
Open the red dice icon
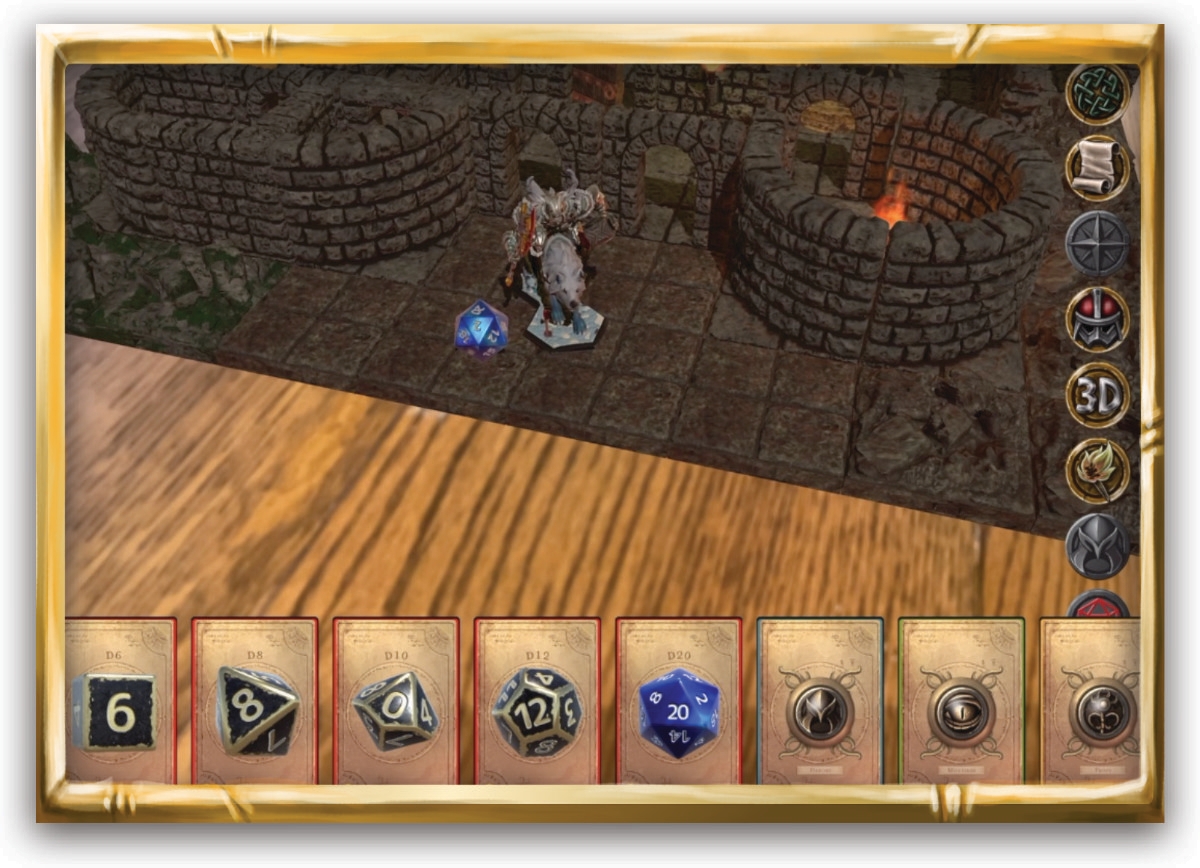coord(1097,607)
